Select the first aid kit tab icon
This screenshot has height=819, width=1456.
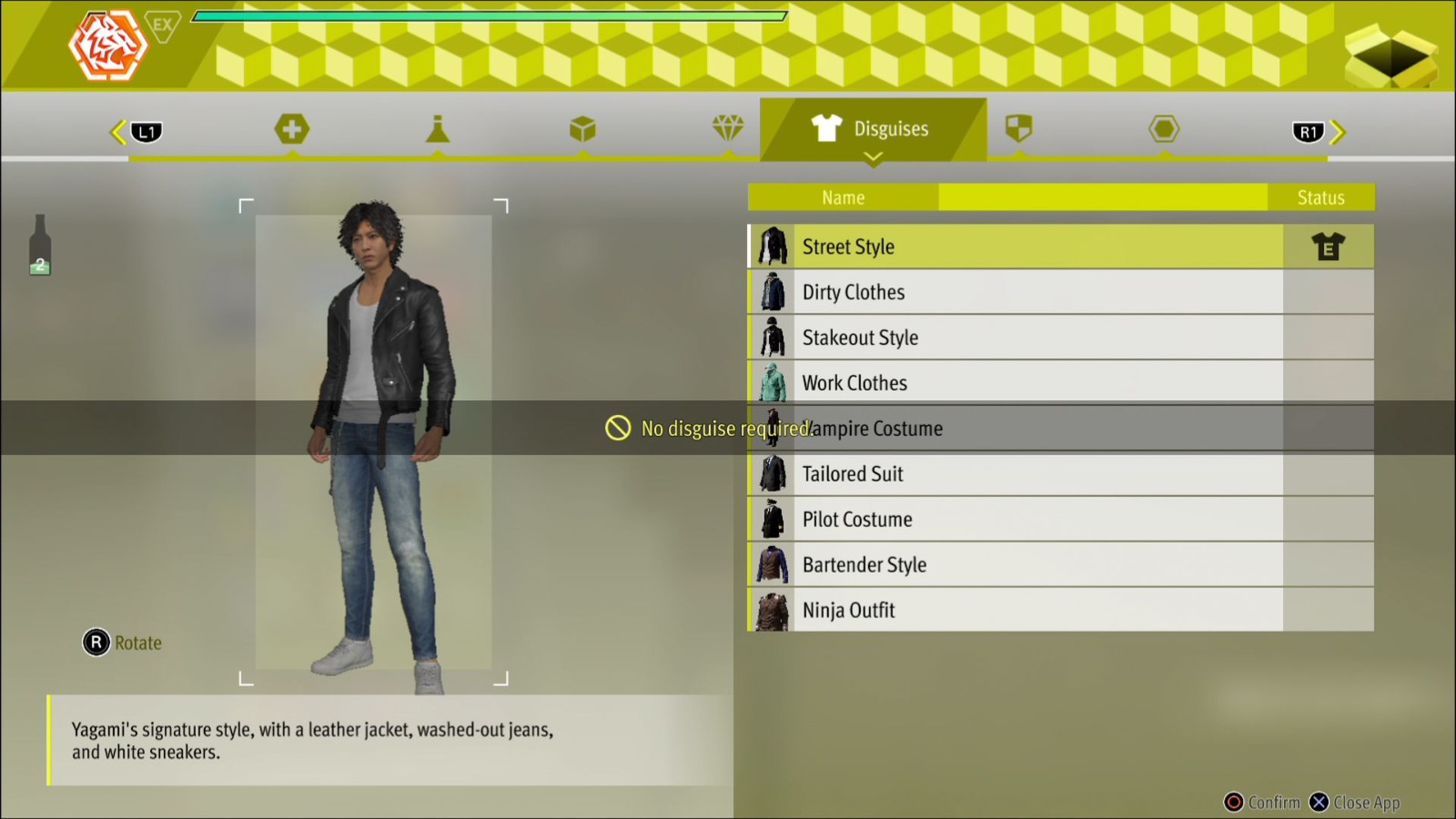(x=291, y=128)
